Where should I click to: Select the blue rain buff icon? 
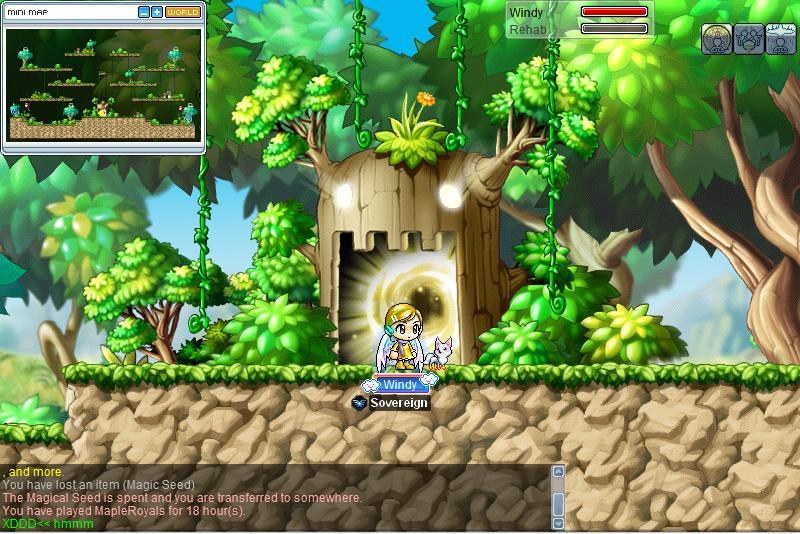781,38
